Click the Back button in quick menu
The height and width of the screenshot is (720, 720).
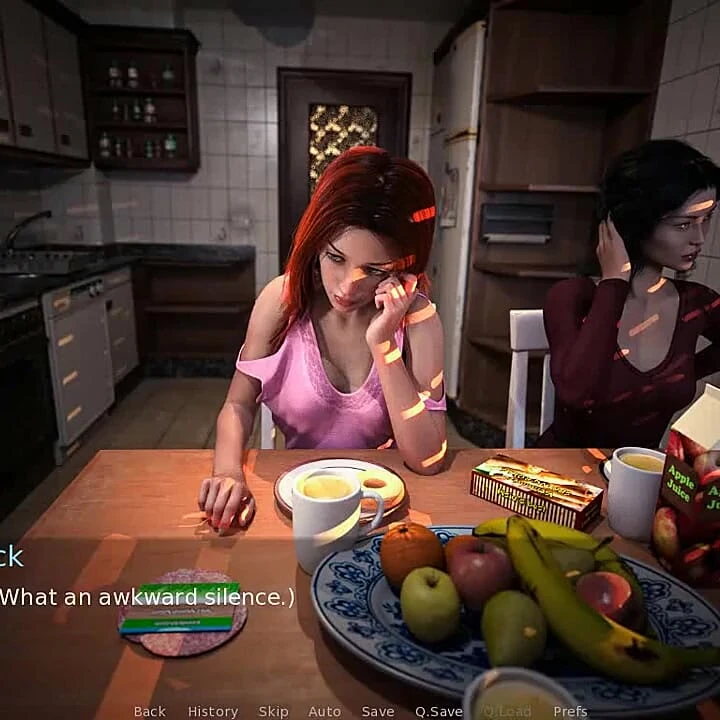click(x=150, y=711)
